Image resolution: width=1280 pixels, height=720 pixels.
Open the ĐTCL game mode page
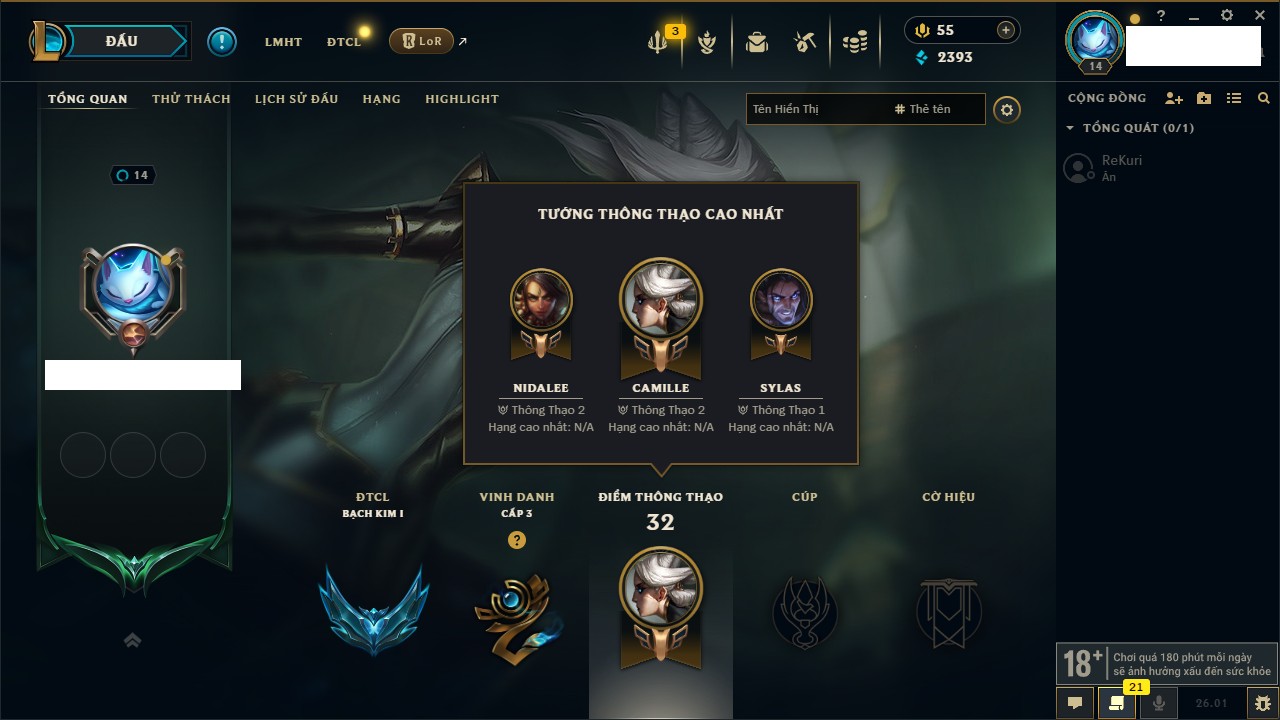343,42
